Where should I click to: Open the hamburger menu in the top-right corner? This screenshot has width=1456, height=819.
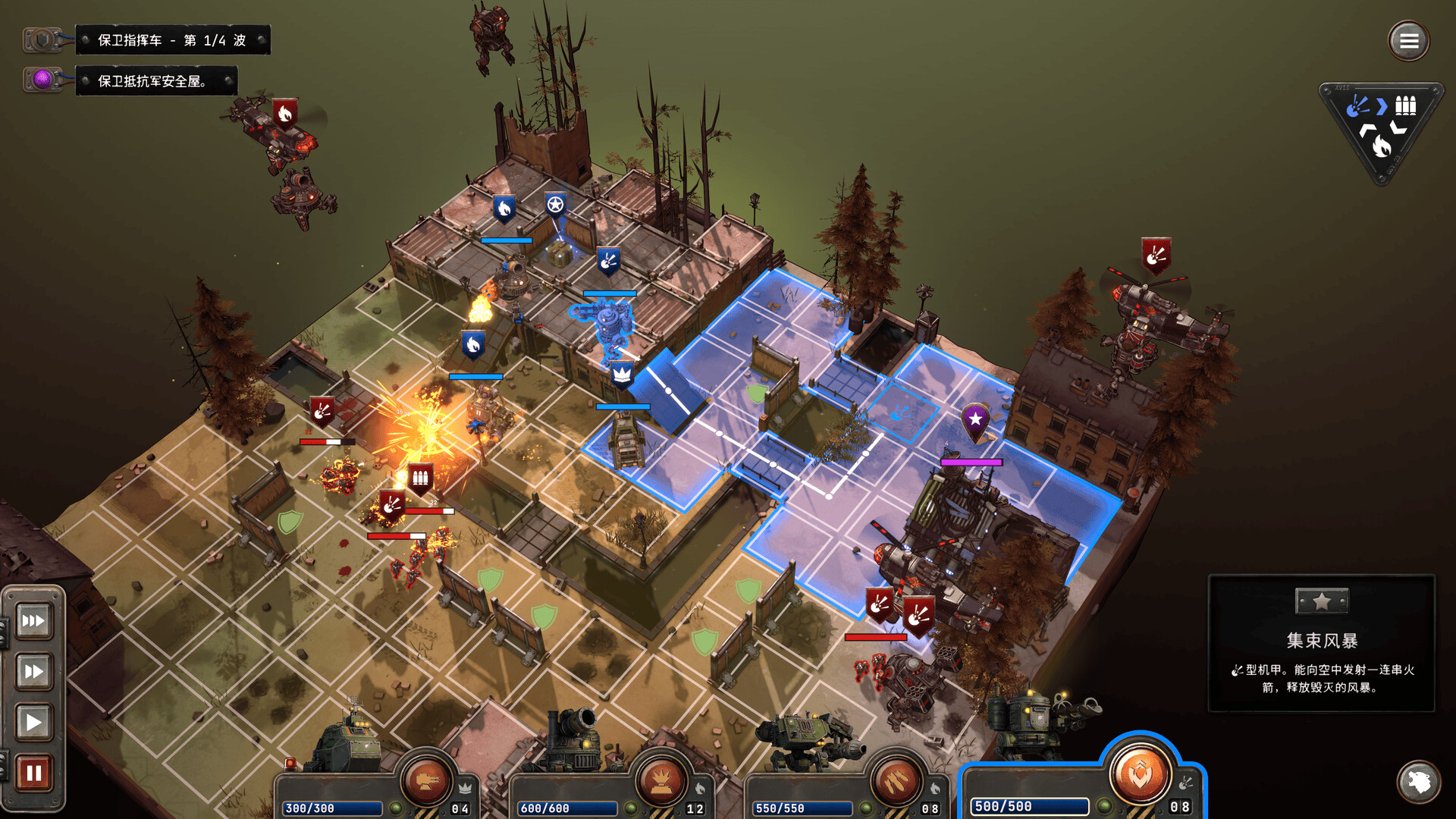tap(1408, 40)
